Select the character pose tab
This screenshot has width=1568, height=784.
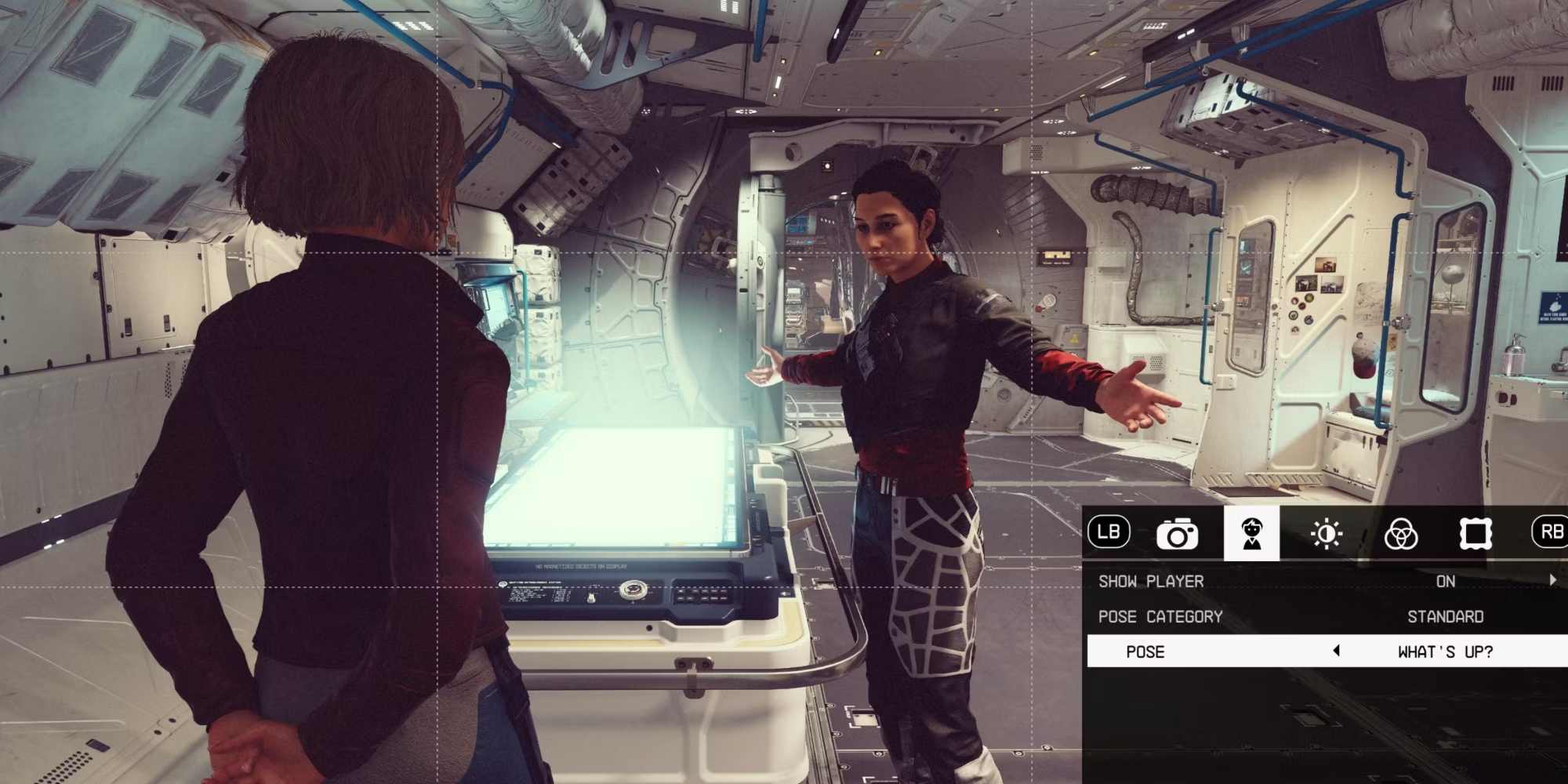(x=1251, y=534)
